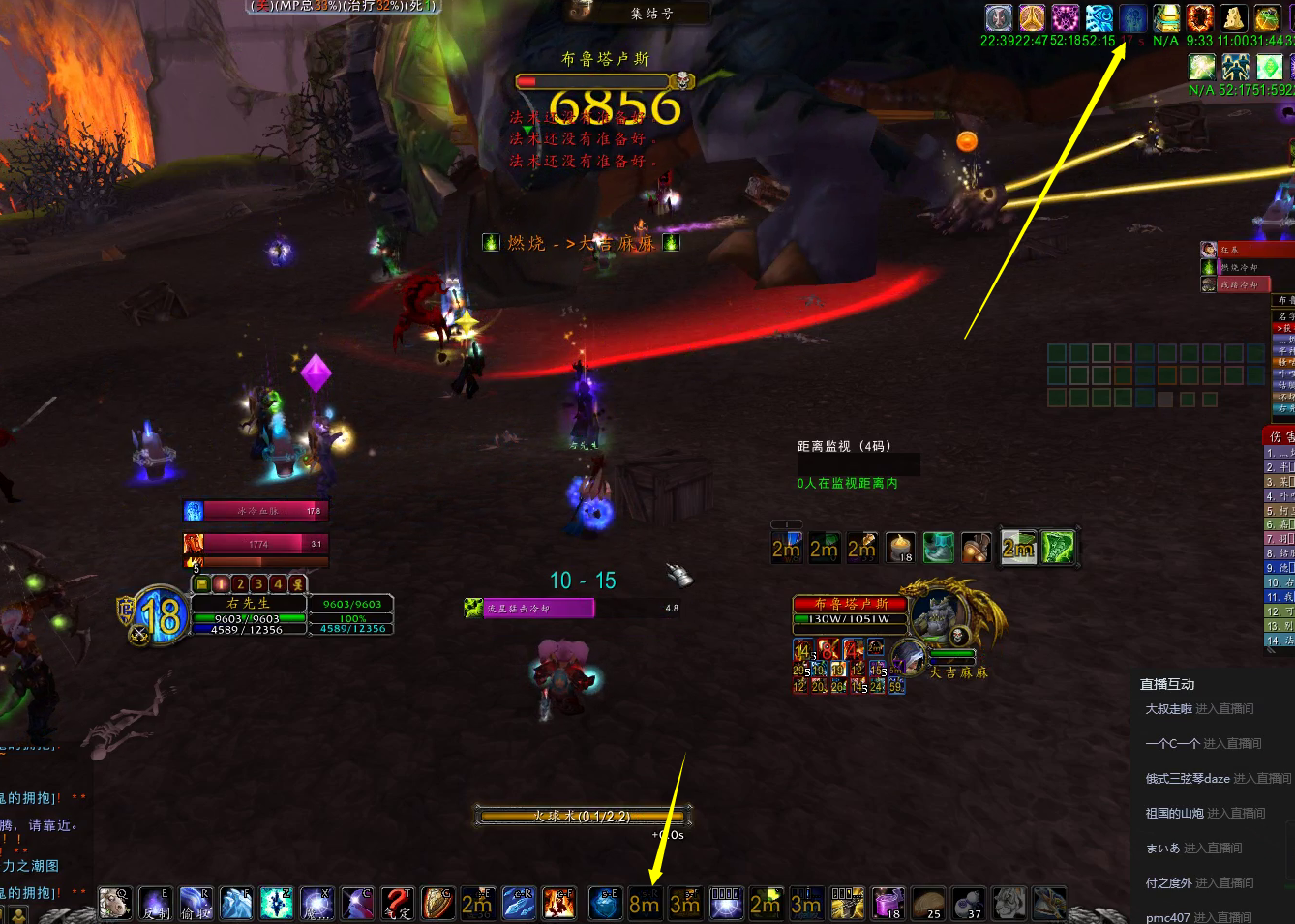Image resolution: width=1295 pixels, height=924 pixels.
Task: Activate the bronze shield ability icon
Action: pos(437,903)
